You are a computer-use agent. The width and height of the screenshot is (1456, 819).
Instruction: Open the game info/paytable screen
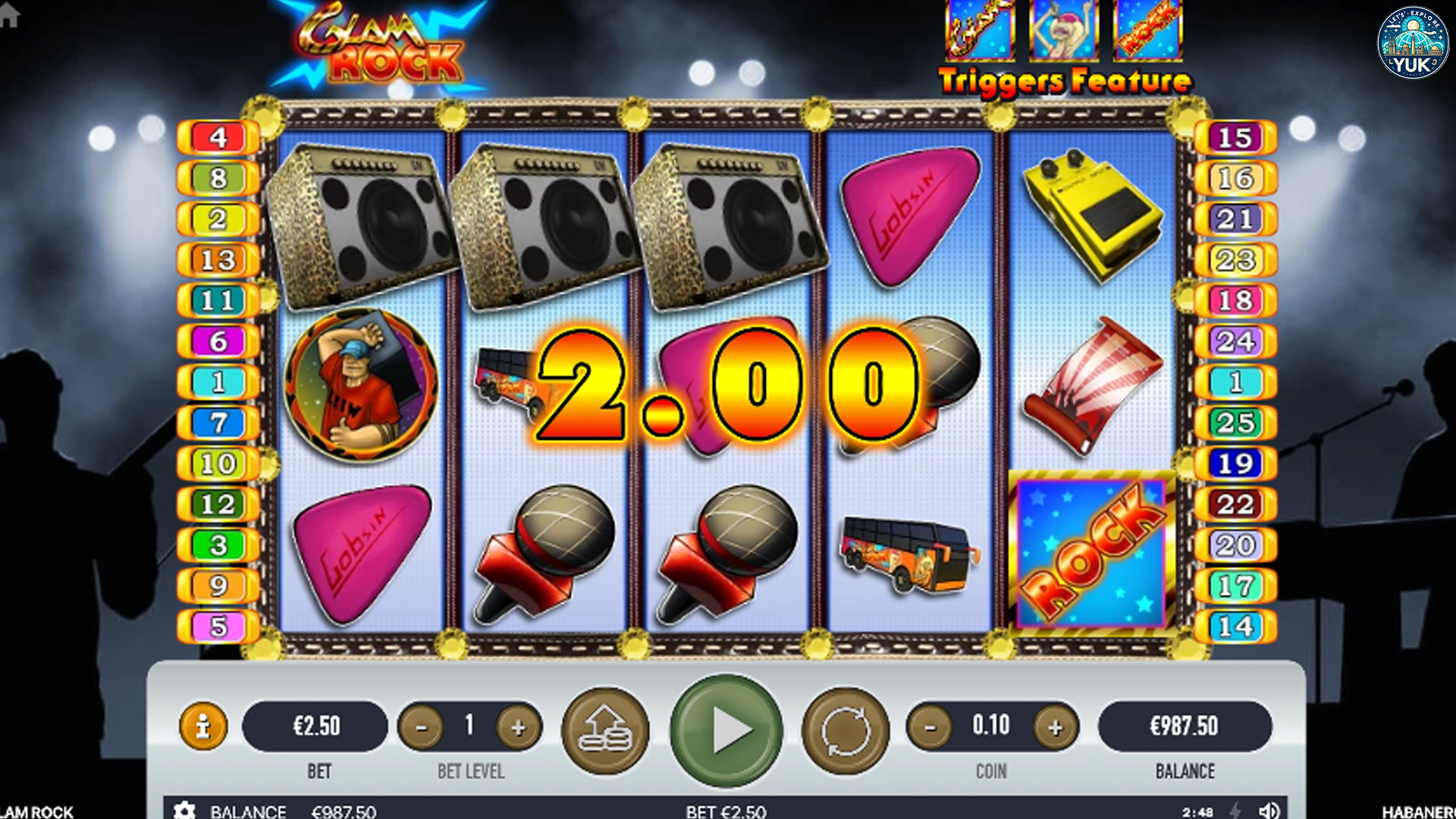[203, 726]
